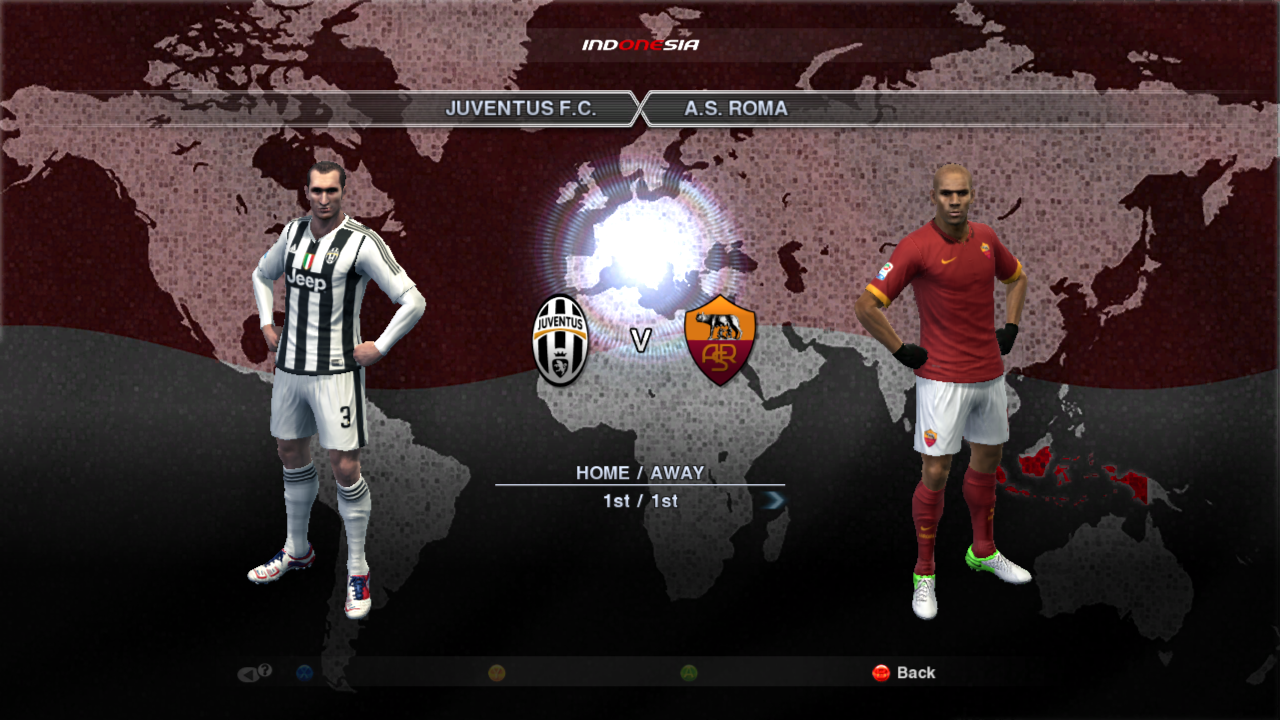Image resolution: width=1280 pixels, height=720 pixels.
Task: Click the red Back button icon
Action: 882,673
